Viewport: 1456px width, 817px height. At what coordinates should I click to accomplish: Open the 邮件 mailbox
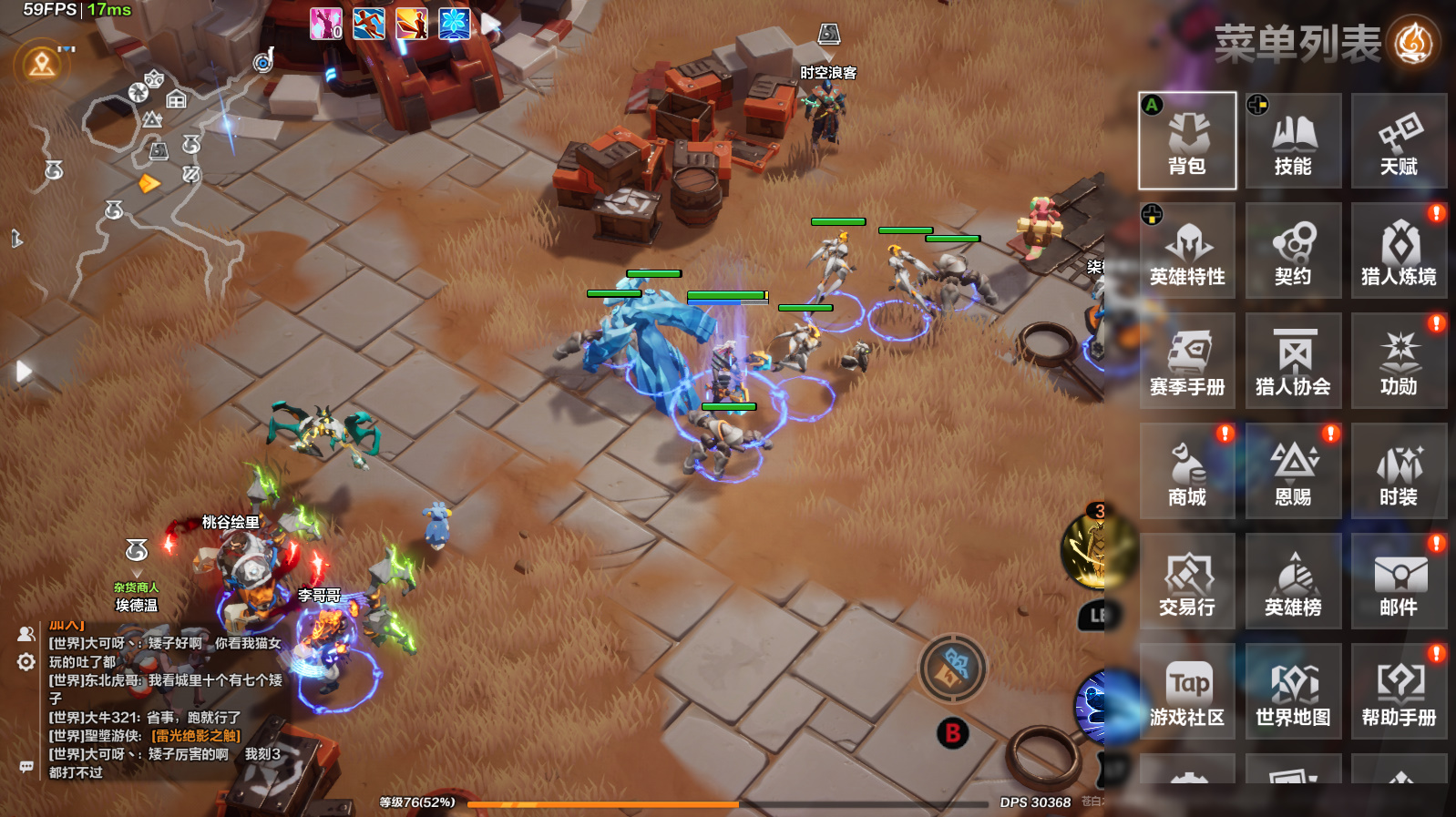(1399, 581)
